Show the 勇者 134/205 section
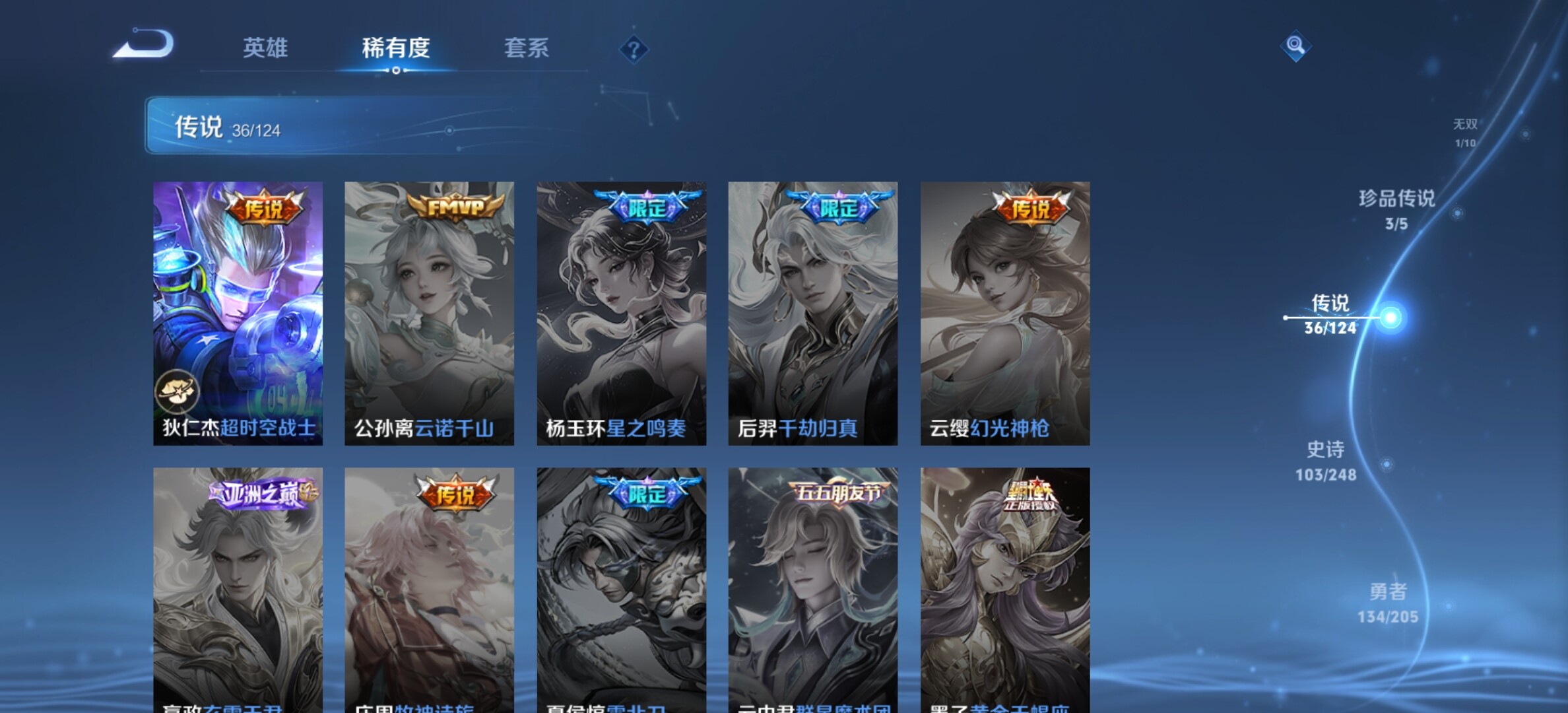 1388,602
